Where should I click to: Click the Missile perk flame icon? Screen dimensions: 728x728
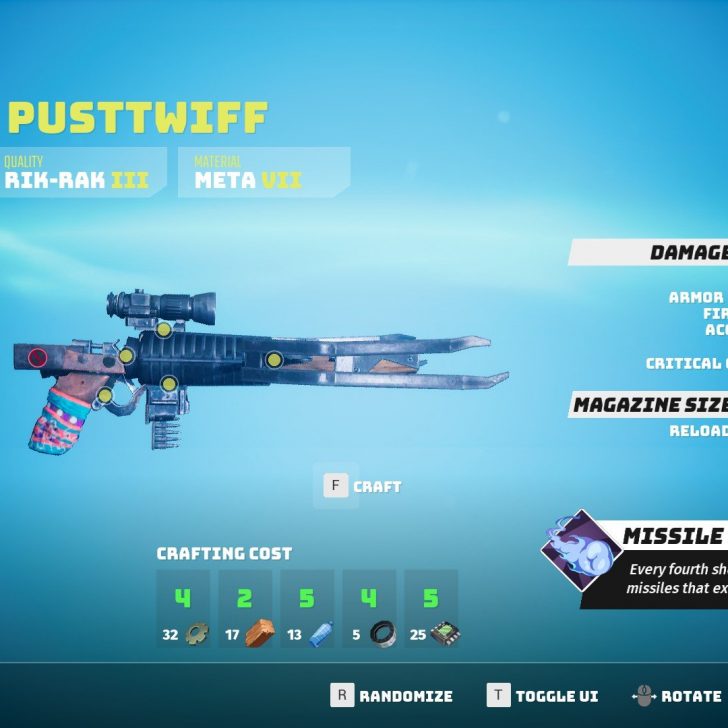tap(580, 548)
